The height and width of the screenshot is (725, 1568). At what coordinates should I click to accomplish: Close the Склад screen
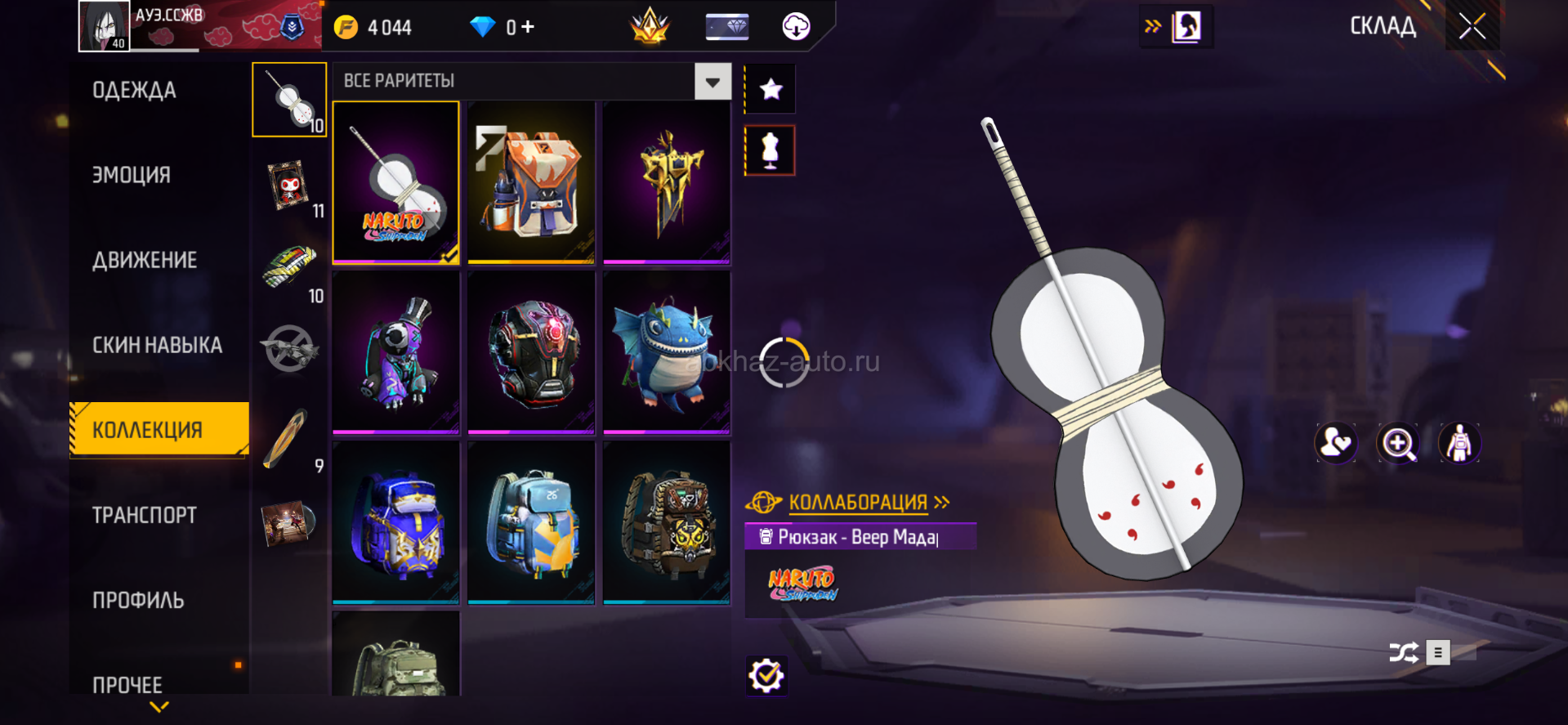[1472, 27]
